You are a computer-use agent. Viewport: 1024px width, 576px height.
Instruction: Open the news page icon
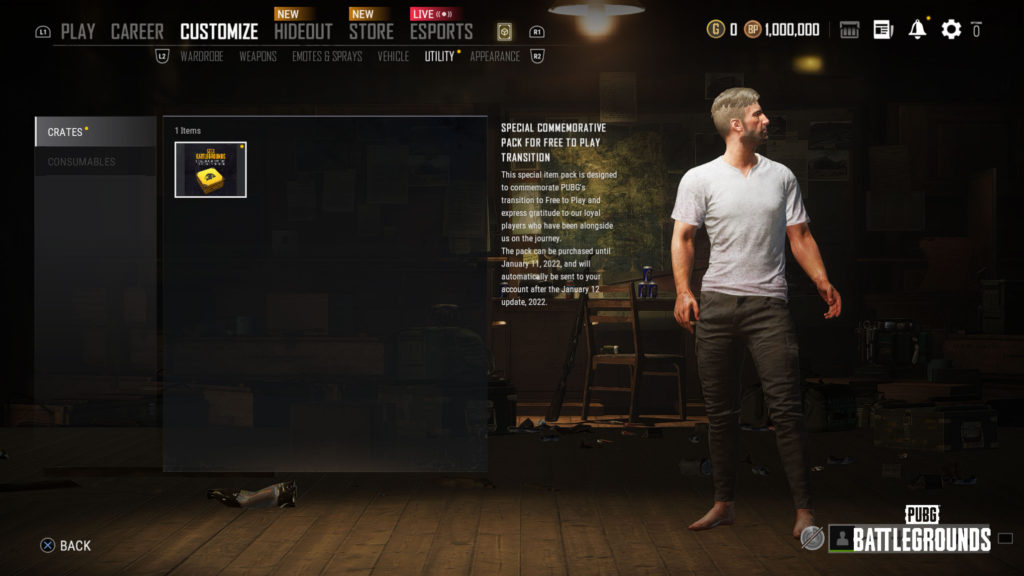883,29
